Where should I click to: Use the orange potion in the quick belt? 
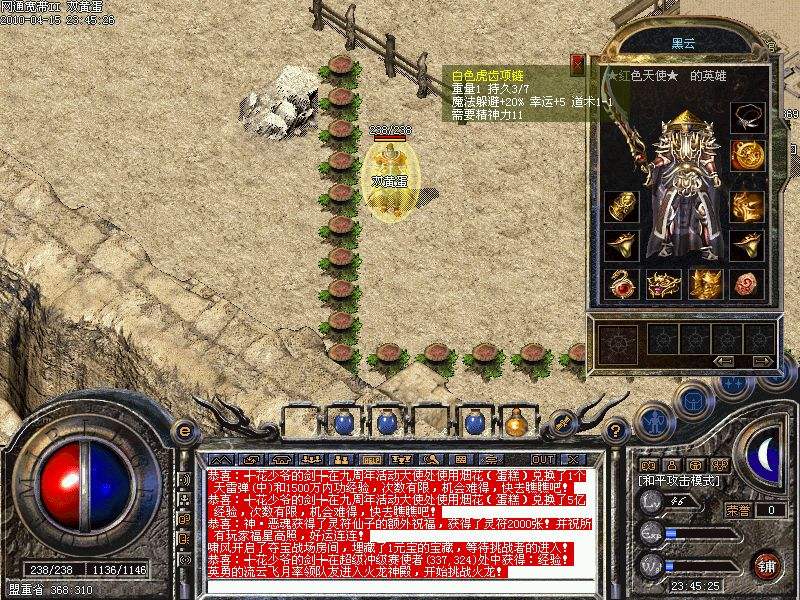pos(516,423)
